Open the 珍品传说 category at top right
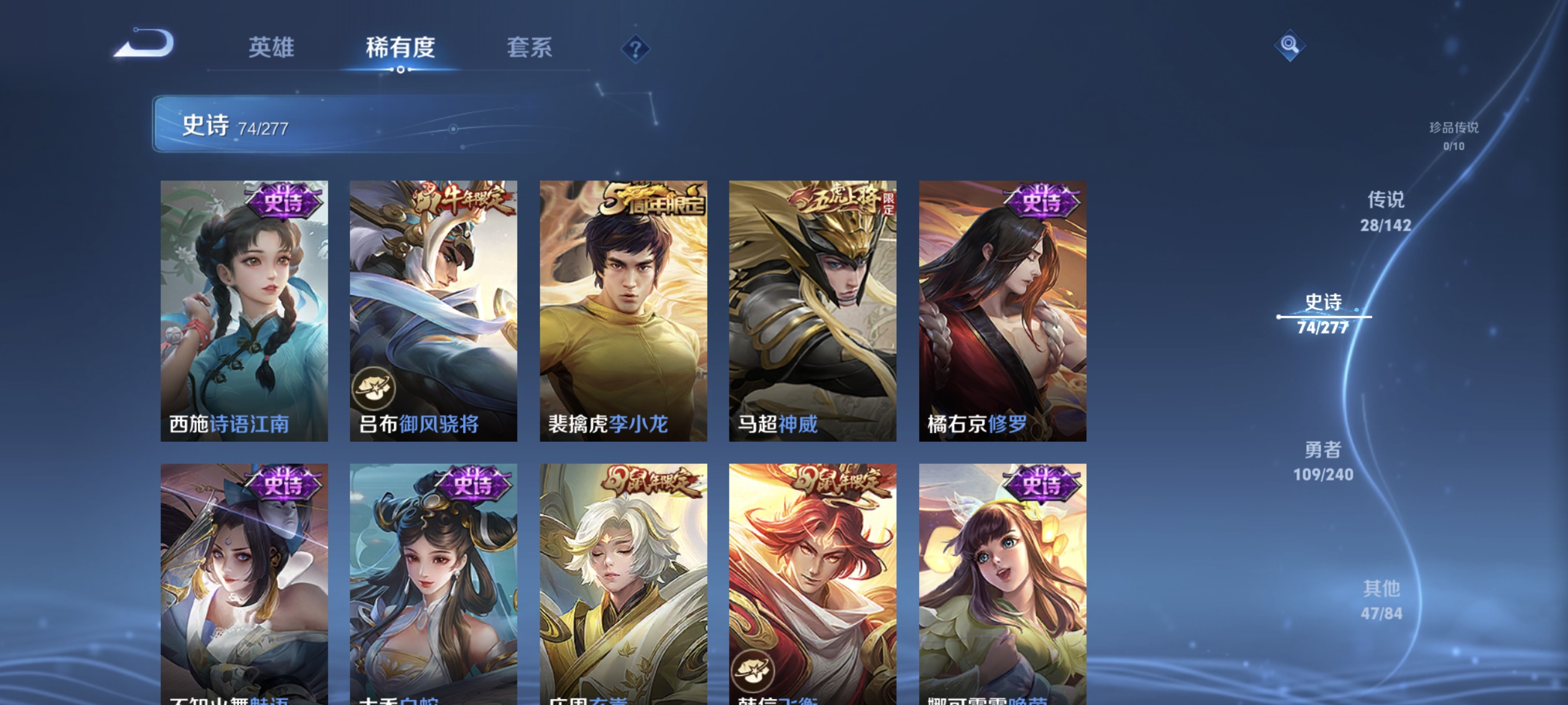 1455,130
